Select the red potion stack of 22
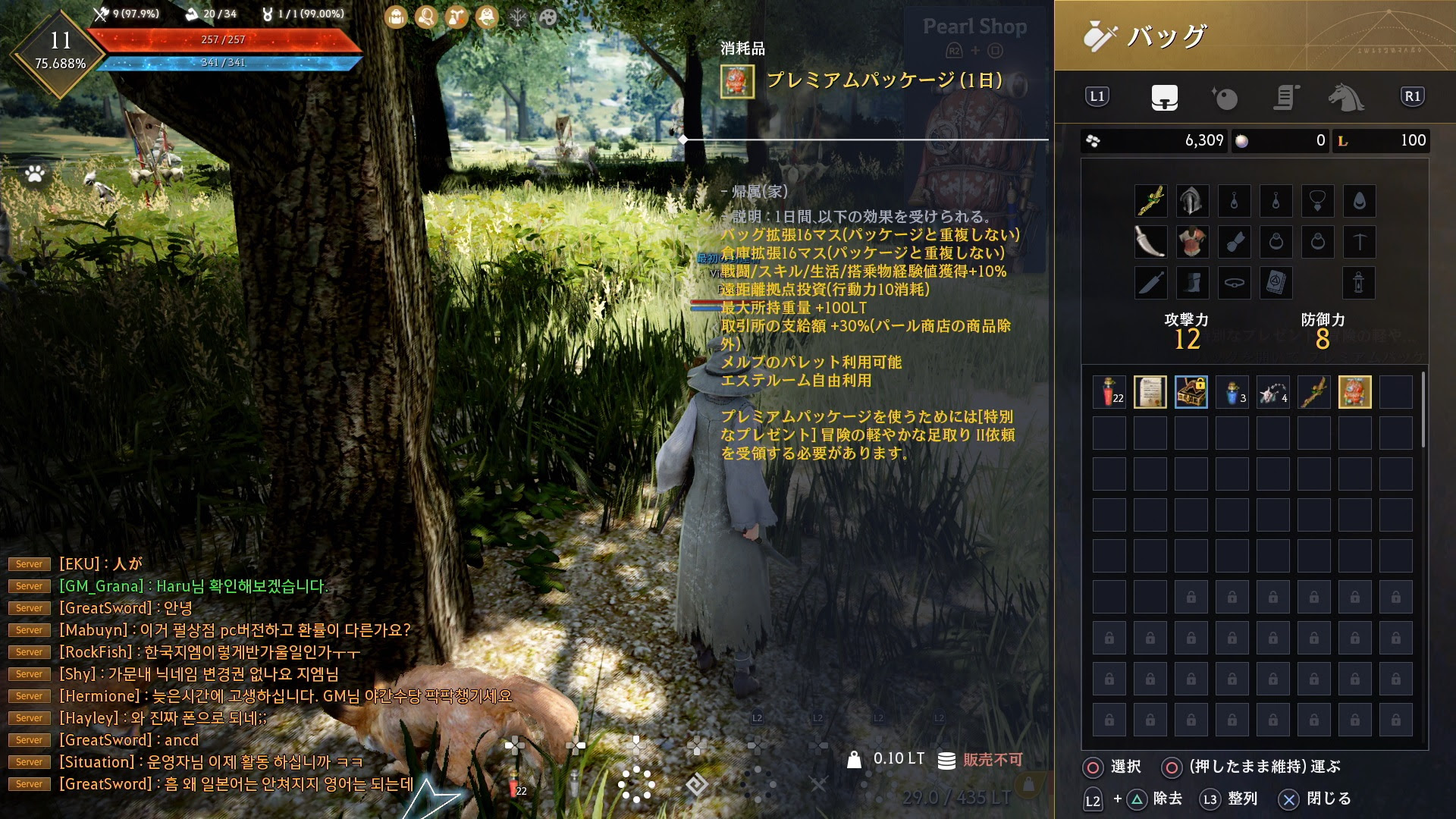 [x=1109, y=393]
